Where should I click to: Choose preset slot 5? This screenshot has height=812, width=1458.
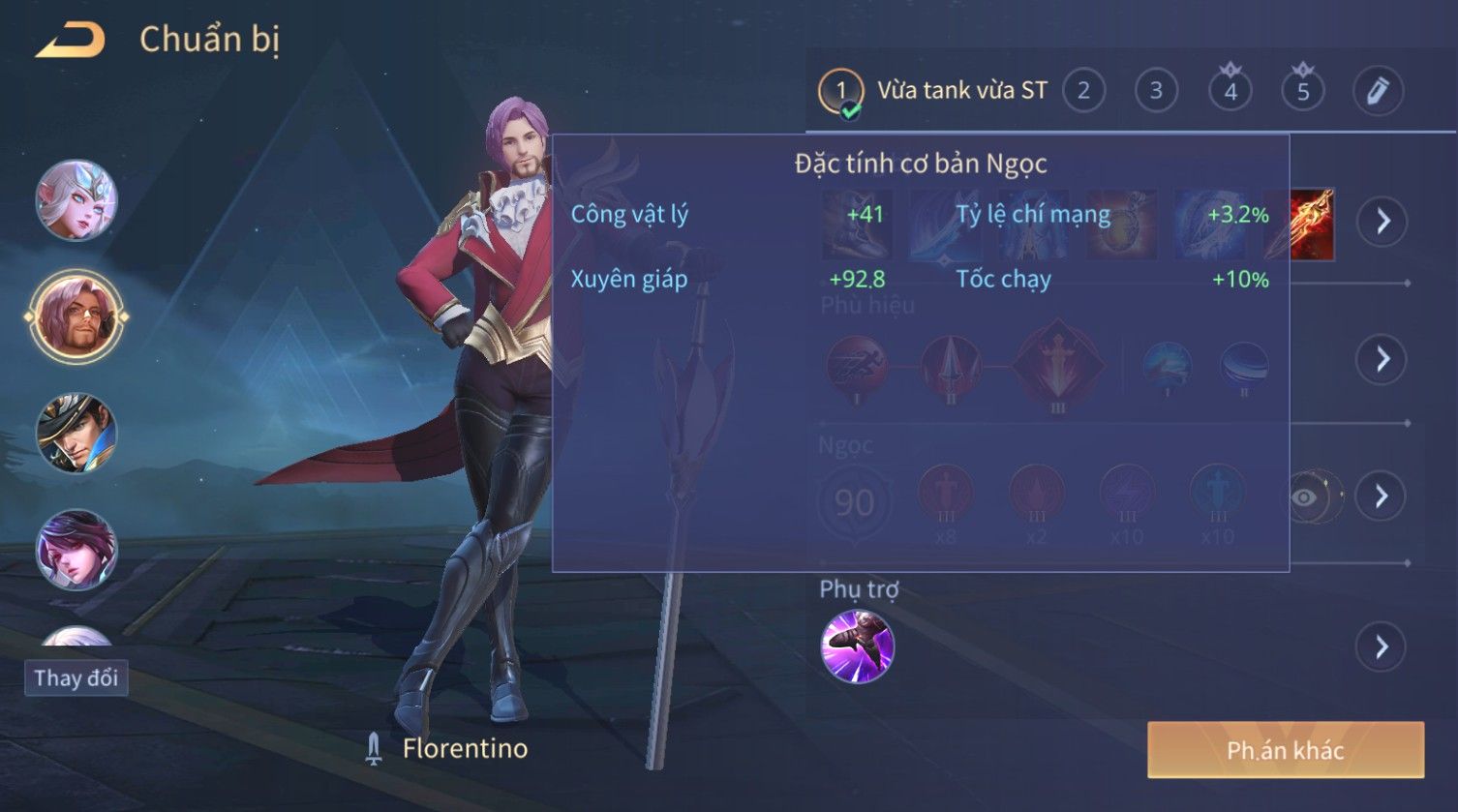coord(1303,91)
